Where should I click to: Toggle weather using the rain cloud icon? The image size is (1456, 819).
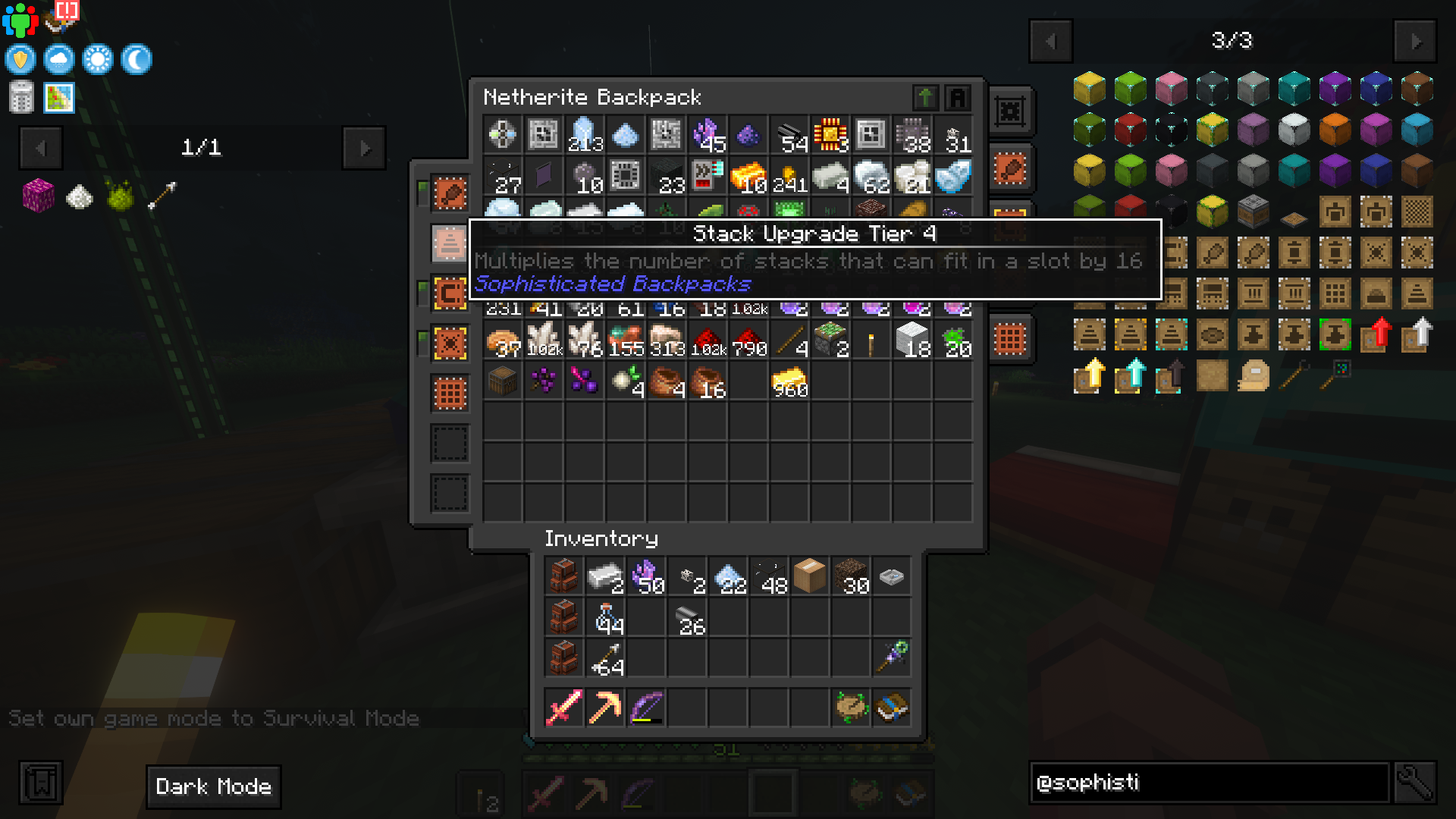click(x=59, y=60)
